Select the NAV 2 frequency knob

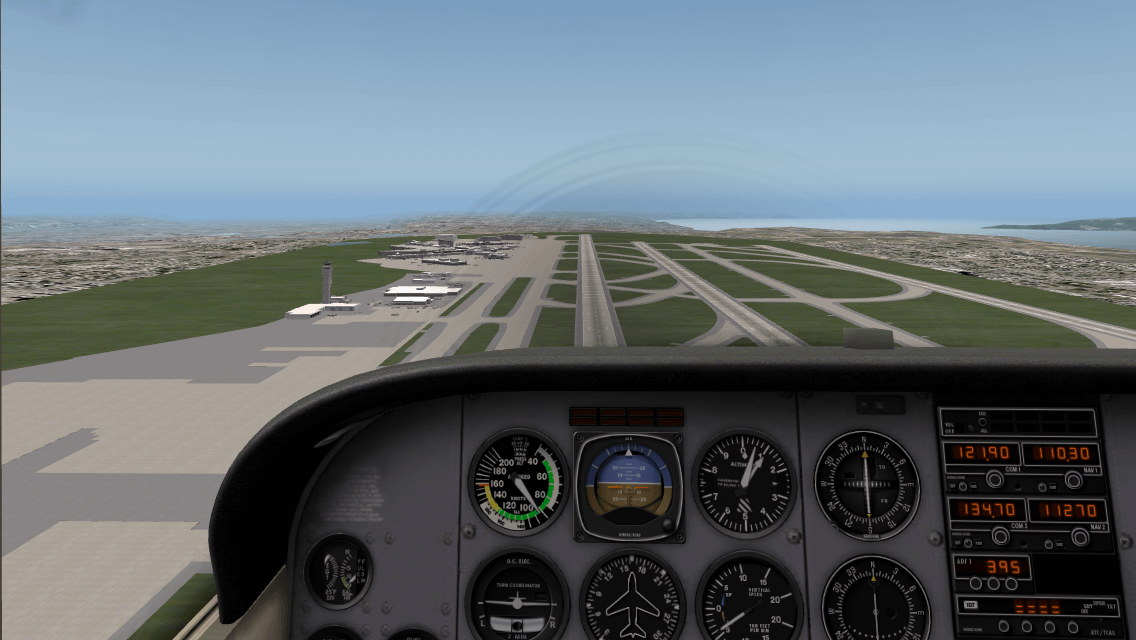pos(1080,537)
